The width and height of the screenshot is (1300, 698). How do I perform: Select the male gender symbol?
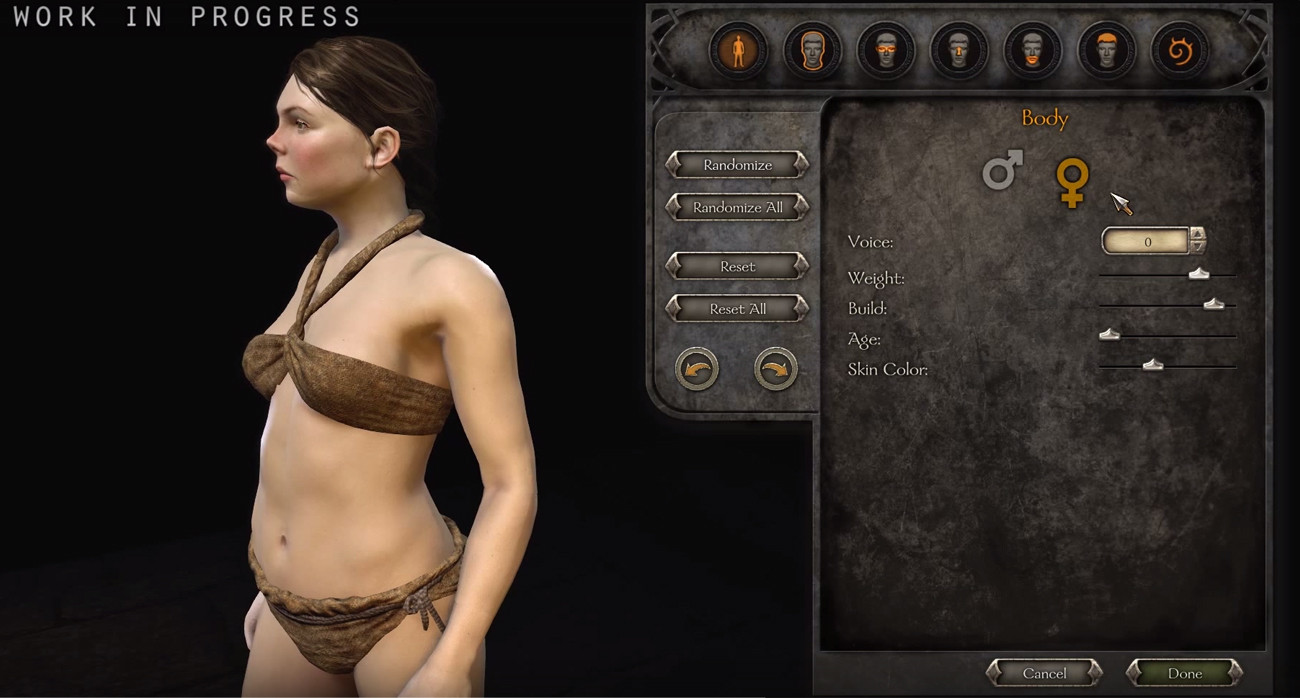pos(1002,171)
